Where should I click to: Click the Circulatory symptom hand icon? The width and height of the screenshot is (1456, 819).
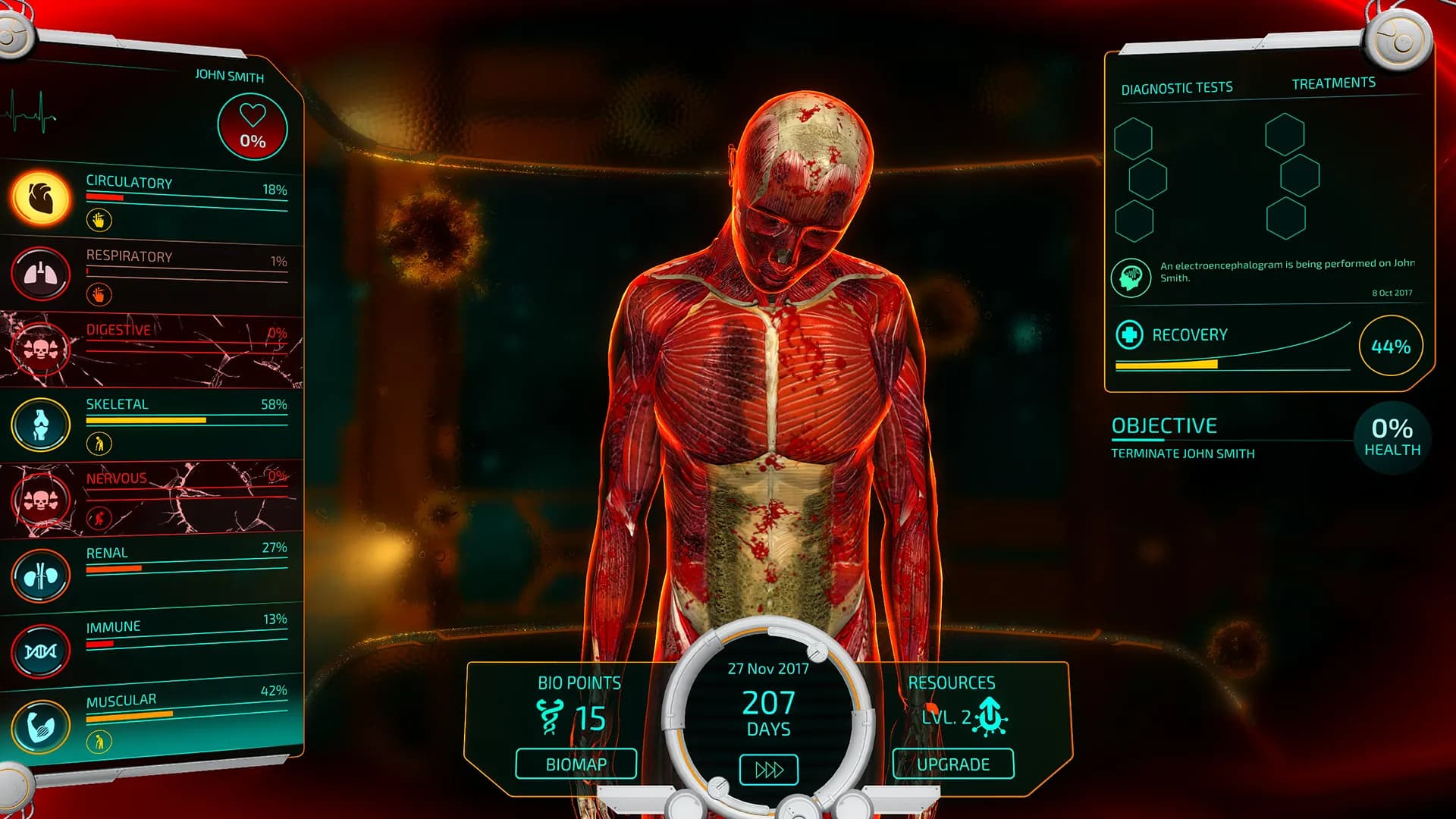tap(99, 220)
